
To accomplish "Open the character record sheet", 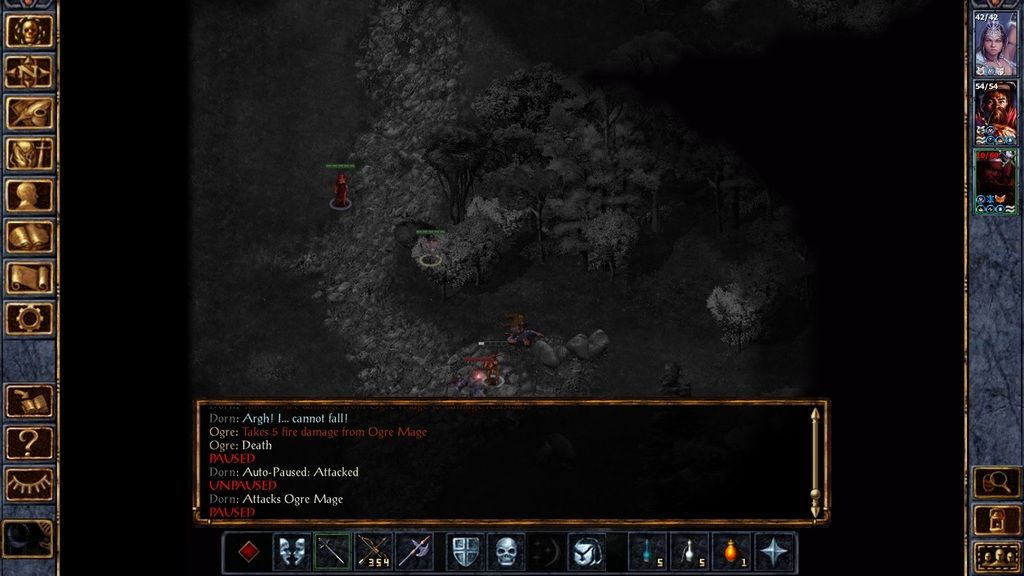I will coord(30,195).
